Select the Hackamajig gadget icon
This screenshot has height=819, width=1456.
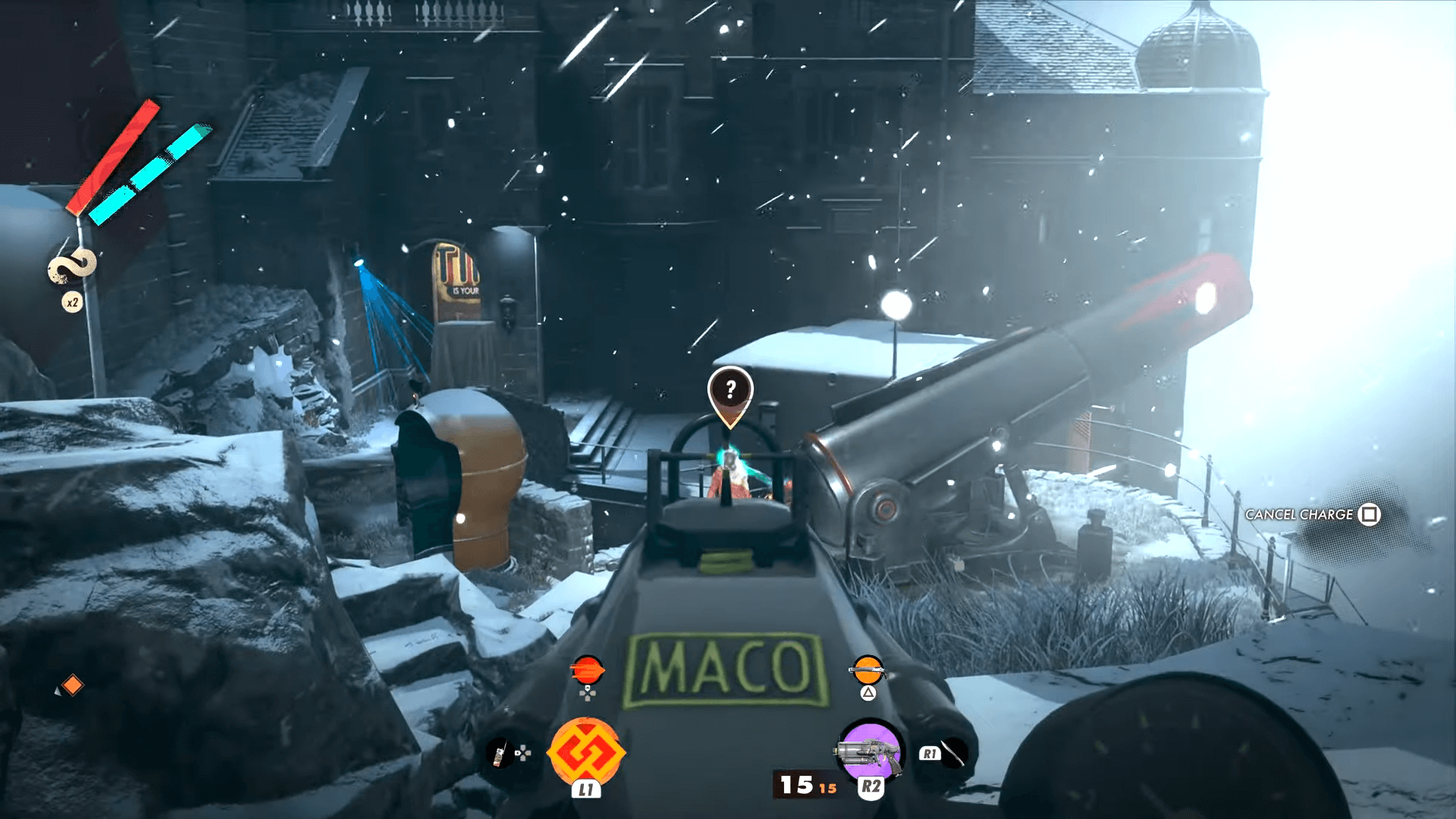coord(500,753)
